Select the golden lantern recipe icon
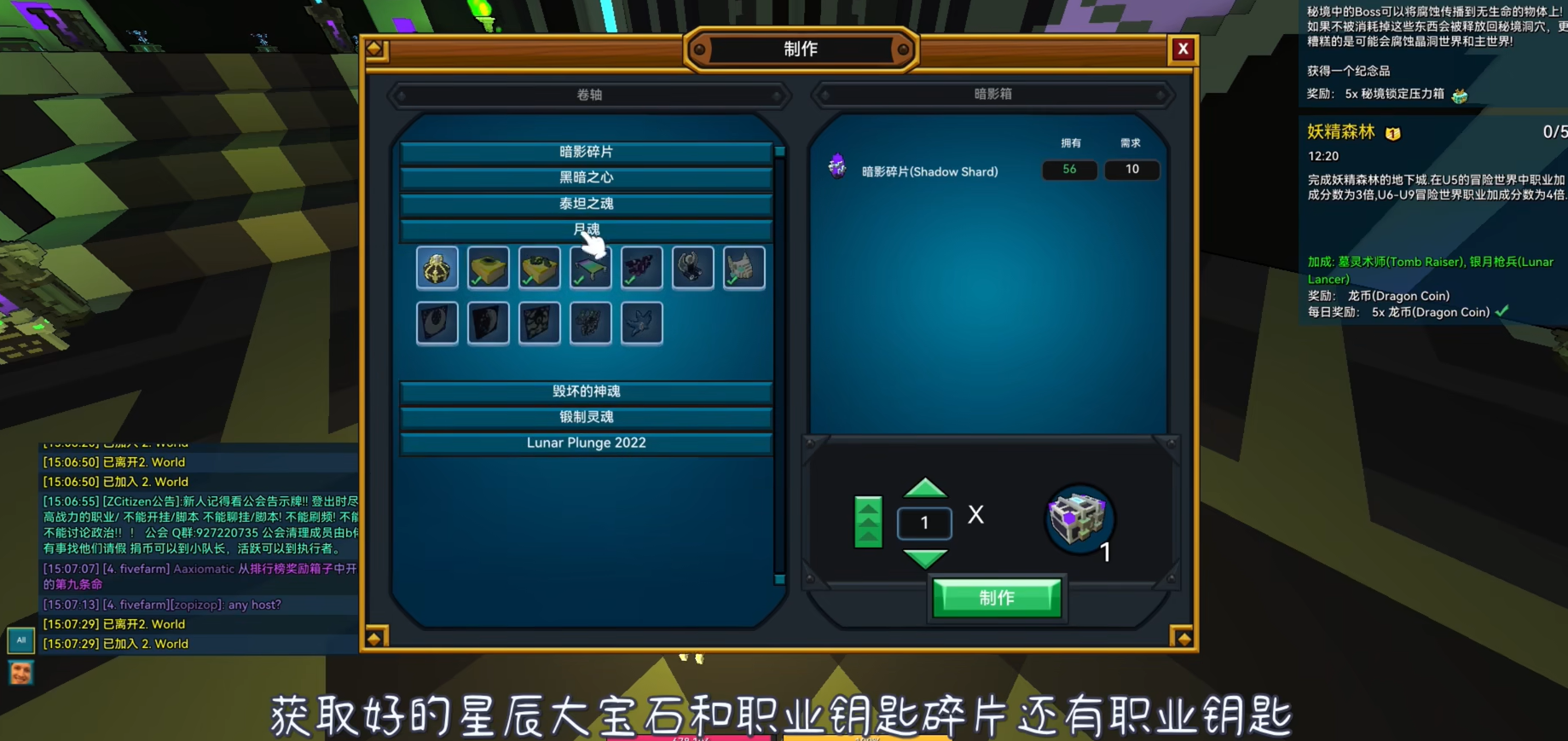1568x741 pixels. [x=437, y=267]
